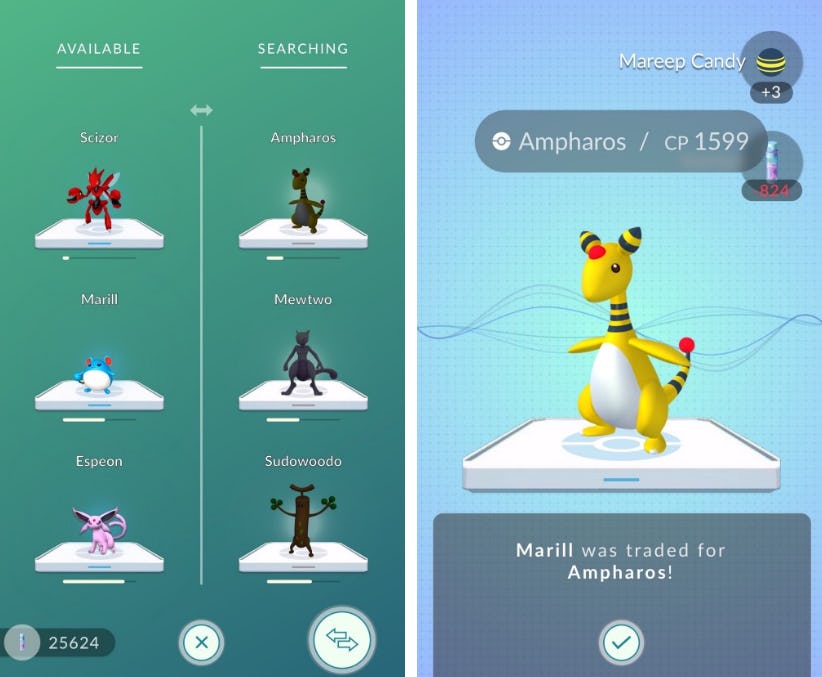
Task: Tap the Mareep Candy icon
Action: (x=773, y=61)
